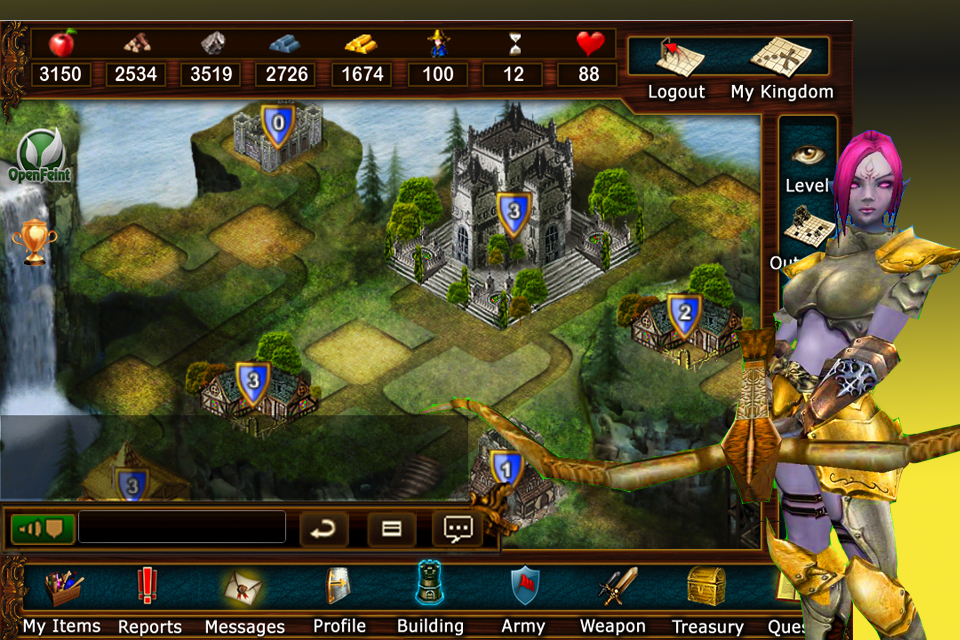960x640 pixels.
Task: Toggle the Level eye view
Action: [806, 164]
